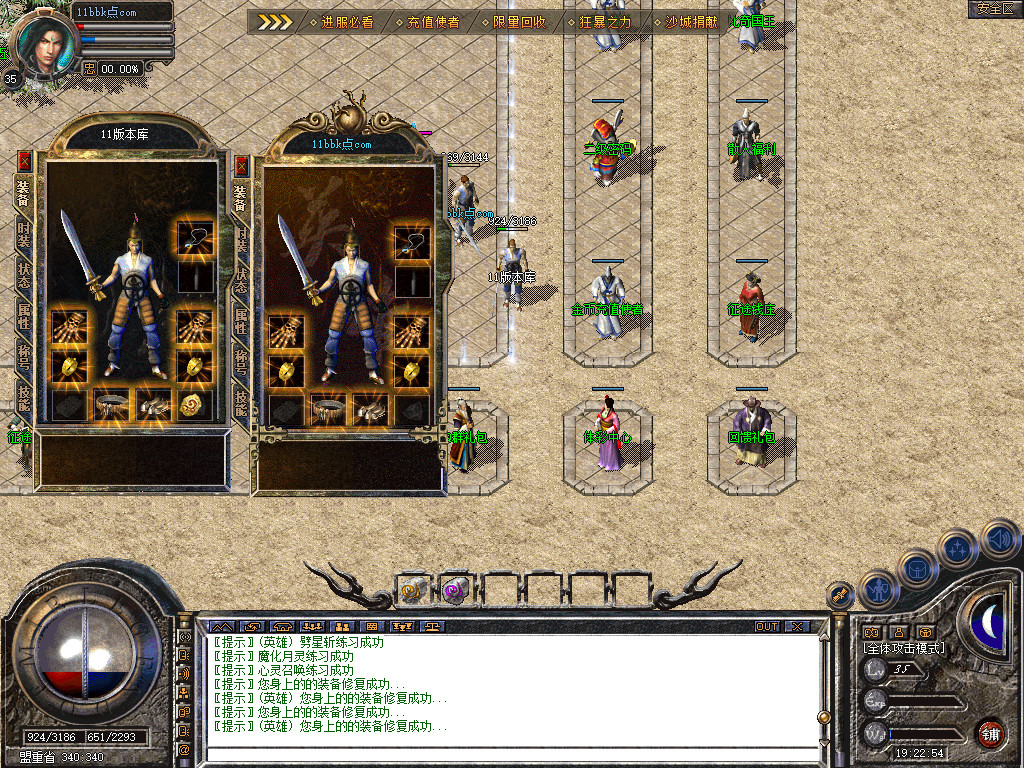Close the 11版本库 equipment panel
This screenshot has width=1024, height=768.
[x=25, y=161]
